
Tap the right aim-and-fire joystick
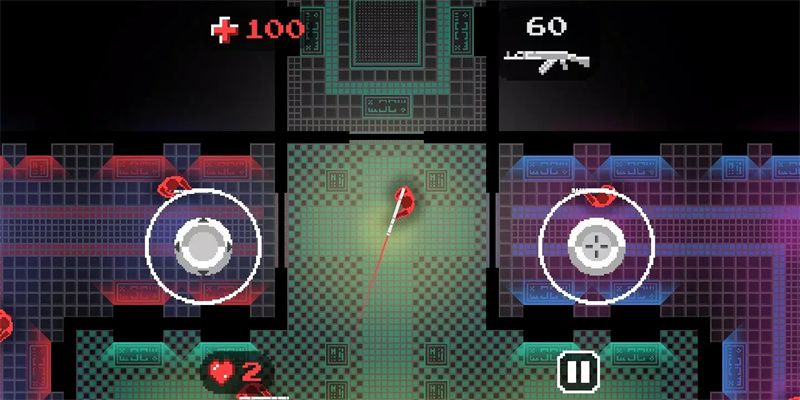point(596,243)
